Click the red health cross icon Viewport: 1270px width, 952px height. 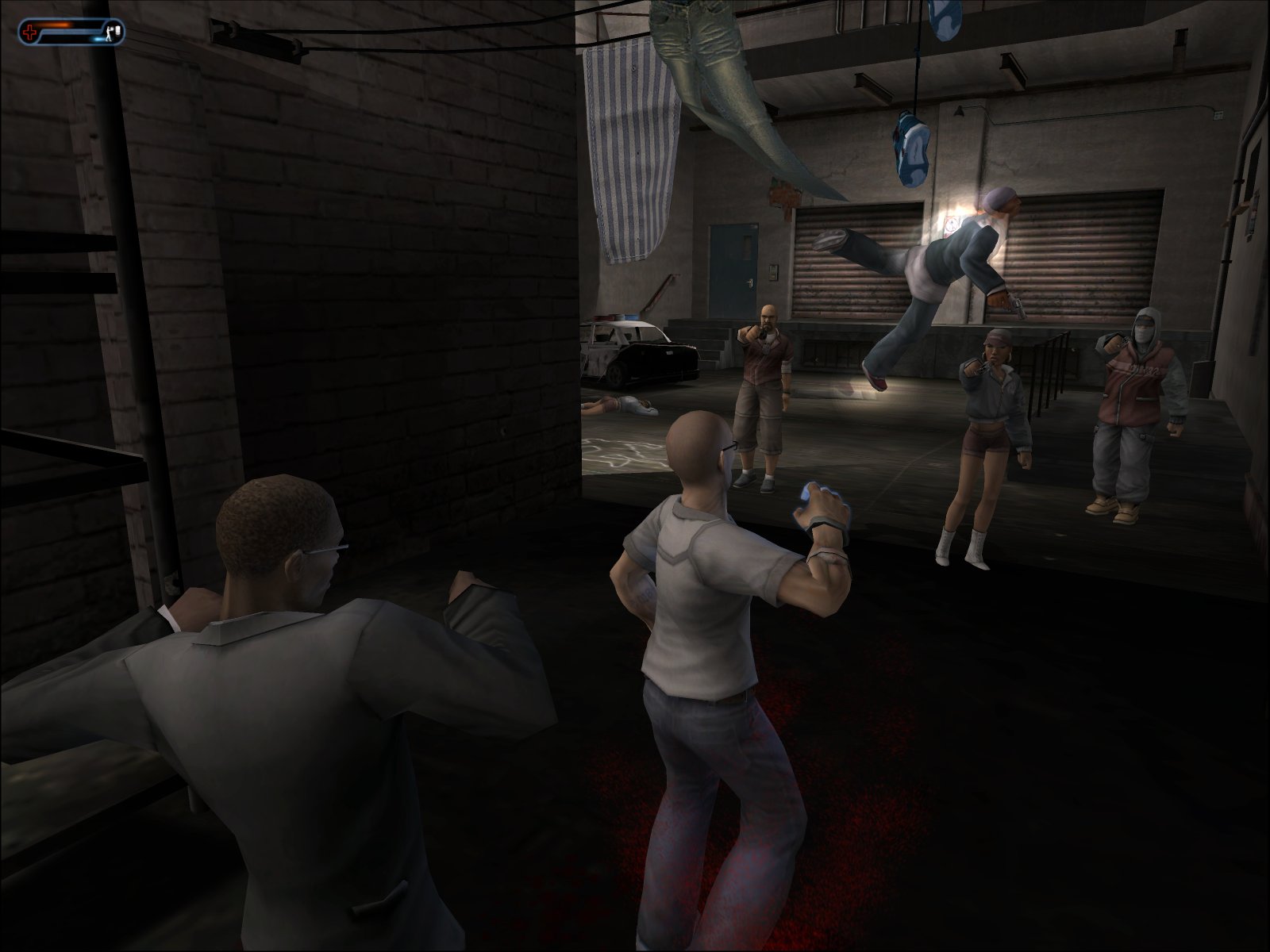coord(29,32)
